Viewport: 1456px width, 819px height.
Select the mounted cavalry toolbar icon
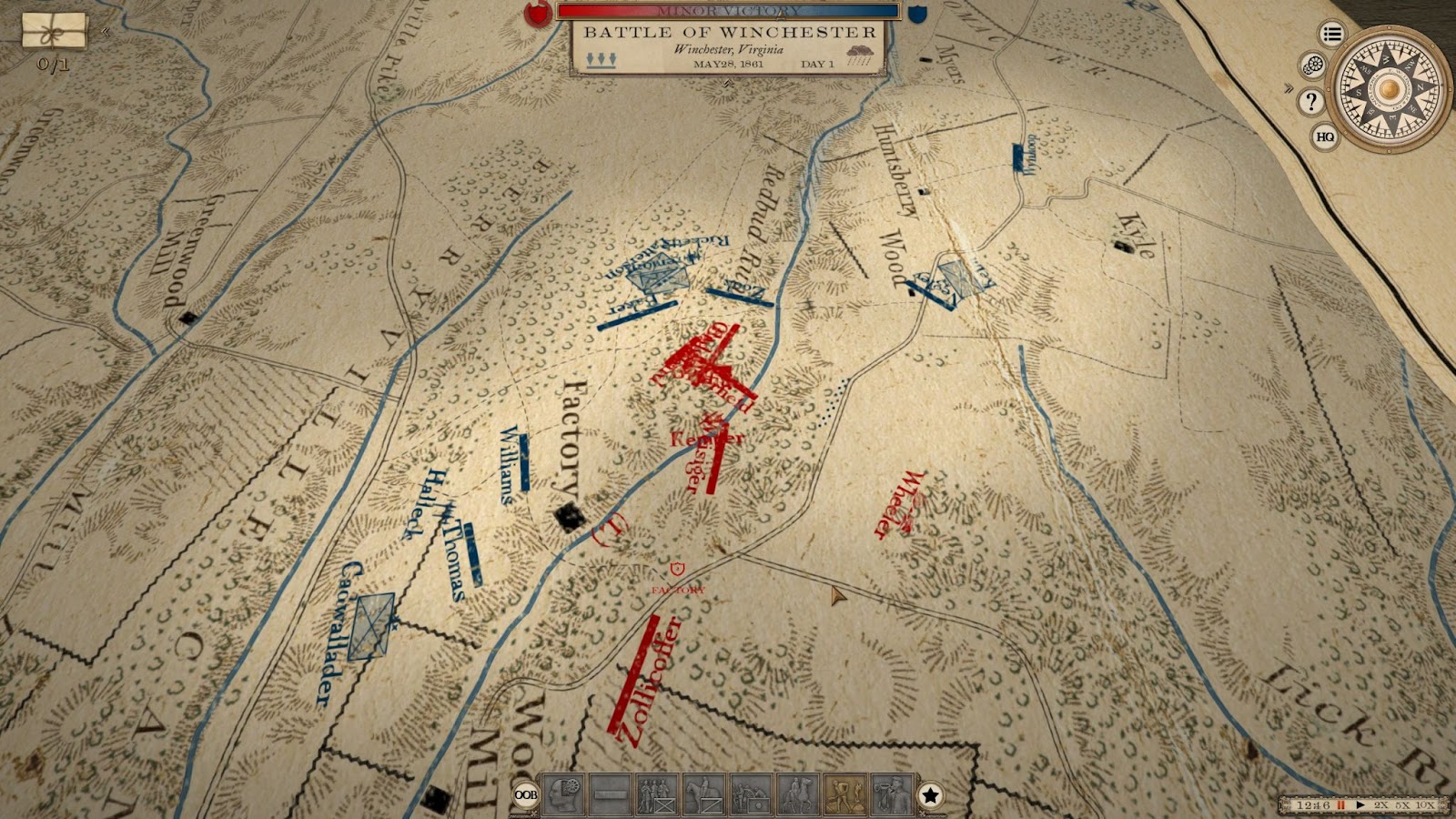(x=703, y=795)
